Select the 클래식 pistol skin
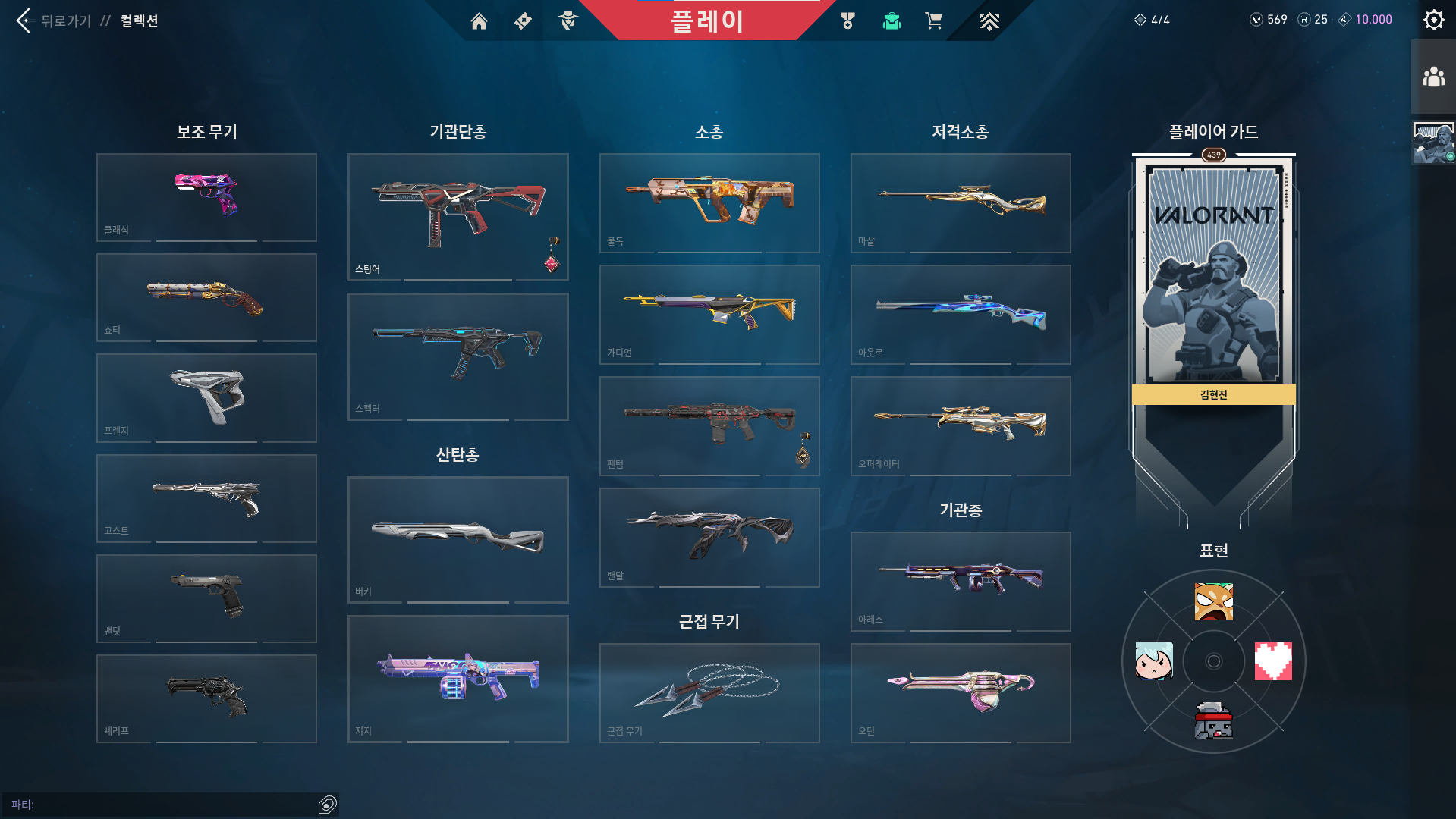 pos(206,197)
